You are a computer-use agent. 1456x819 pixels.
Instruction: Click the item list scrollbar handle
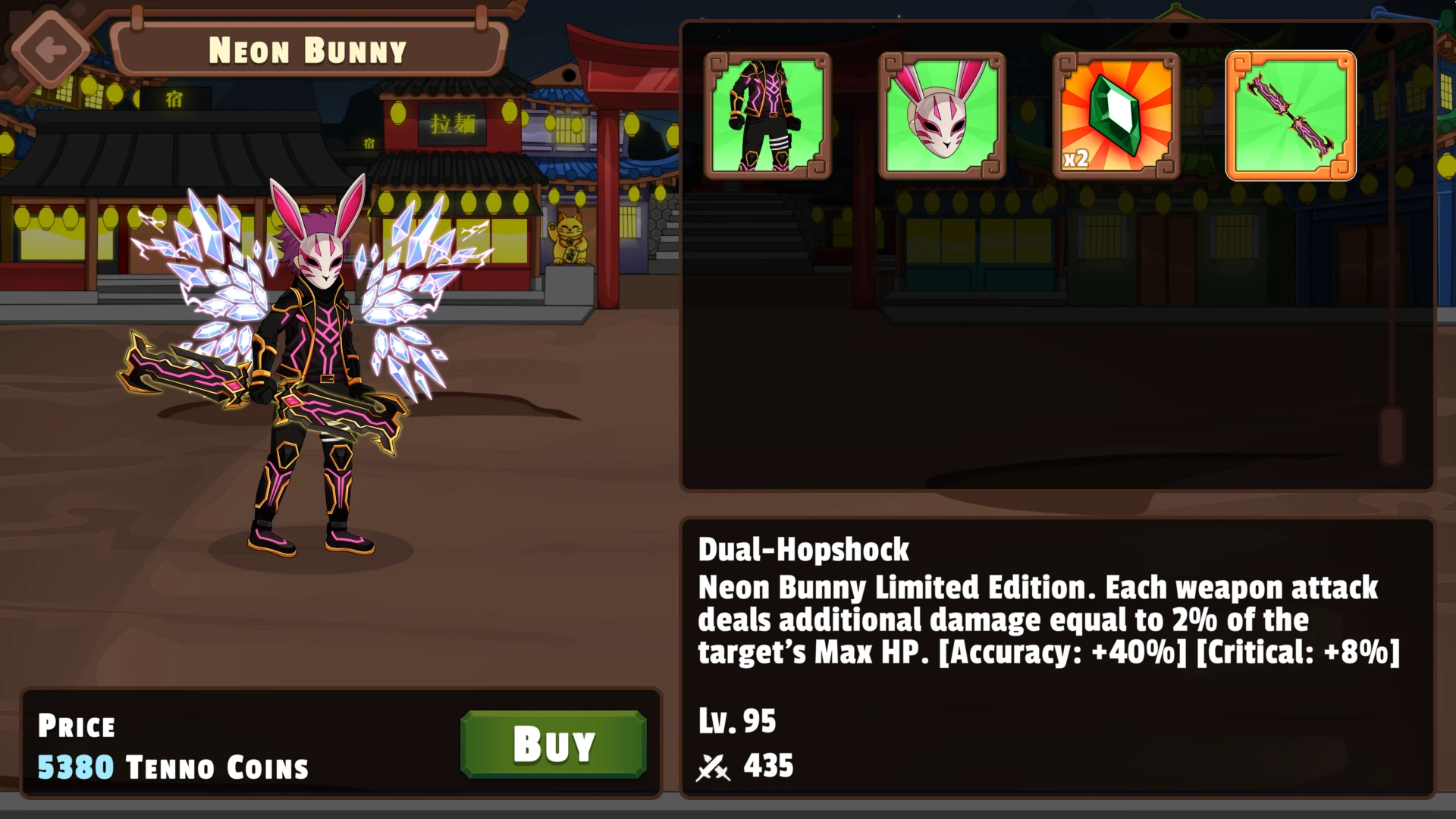click(x=1392, y=435)
